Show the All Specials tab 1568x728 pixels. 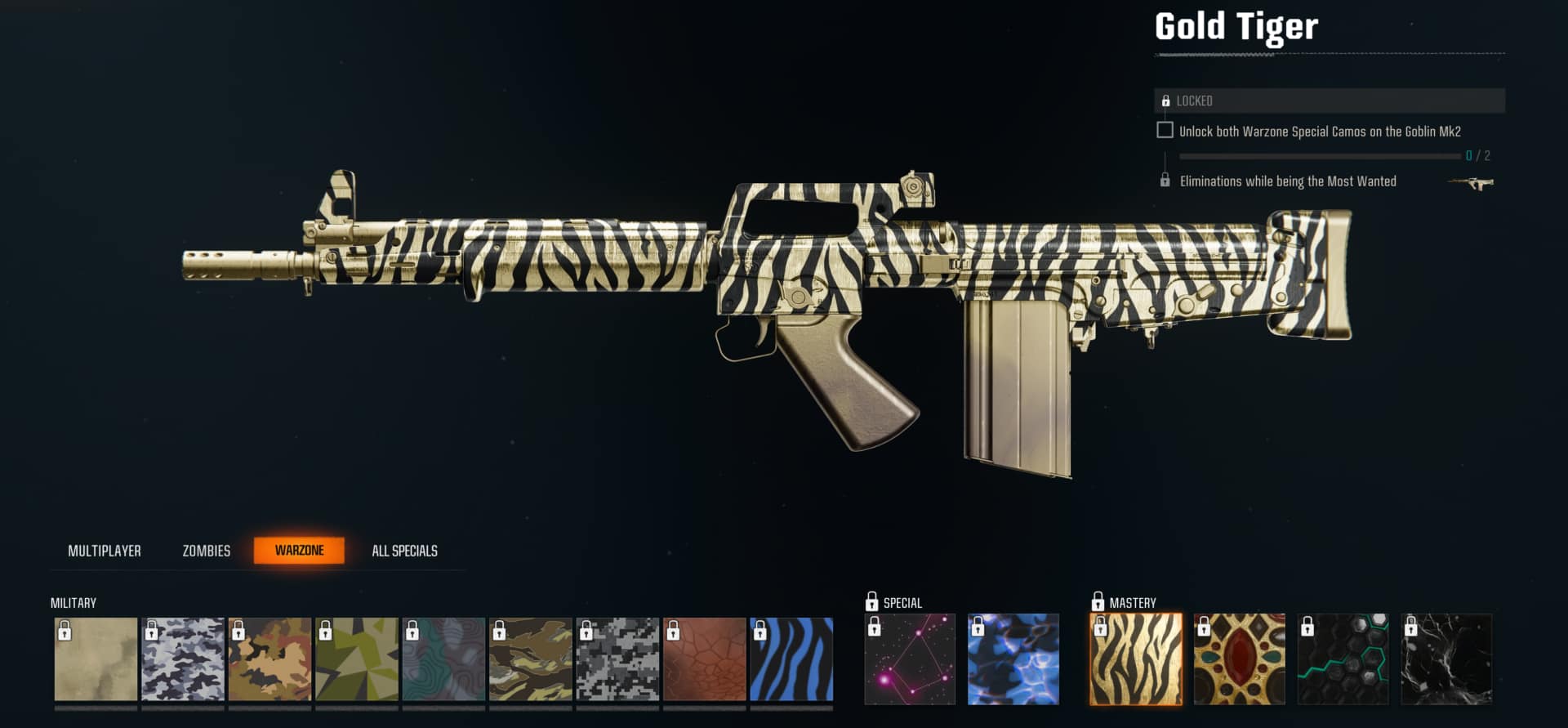click(404, 551)
